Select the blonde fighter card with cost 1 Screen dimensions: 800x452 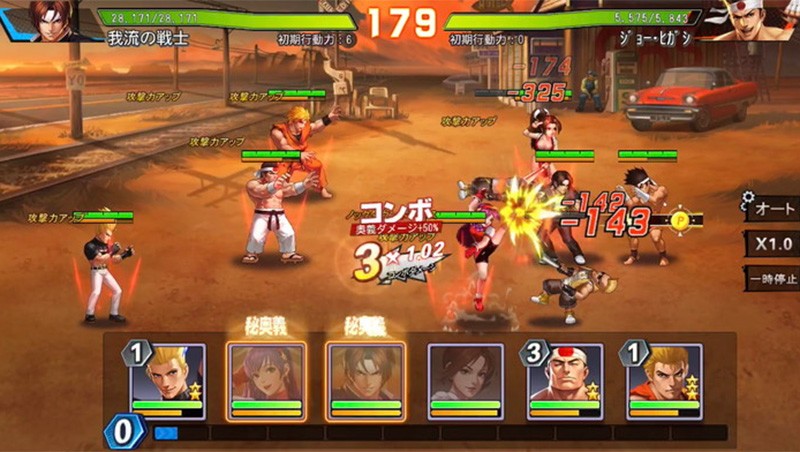point(167,381)
